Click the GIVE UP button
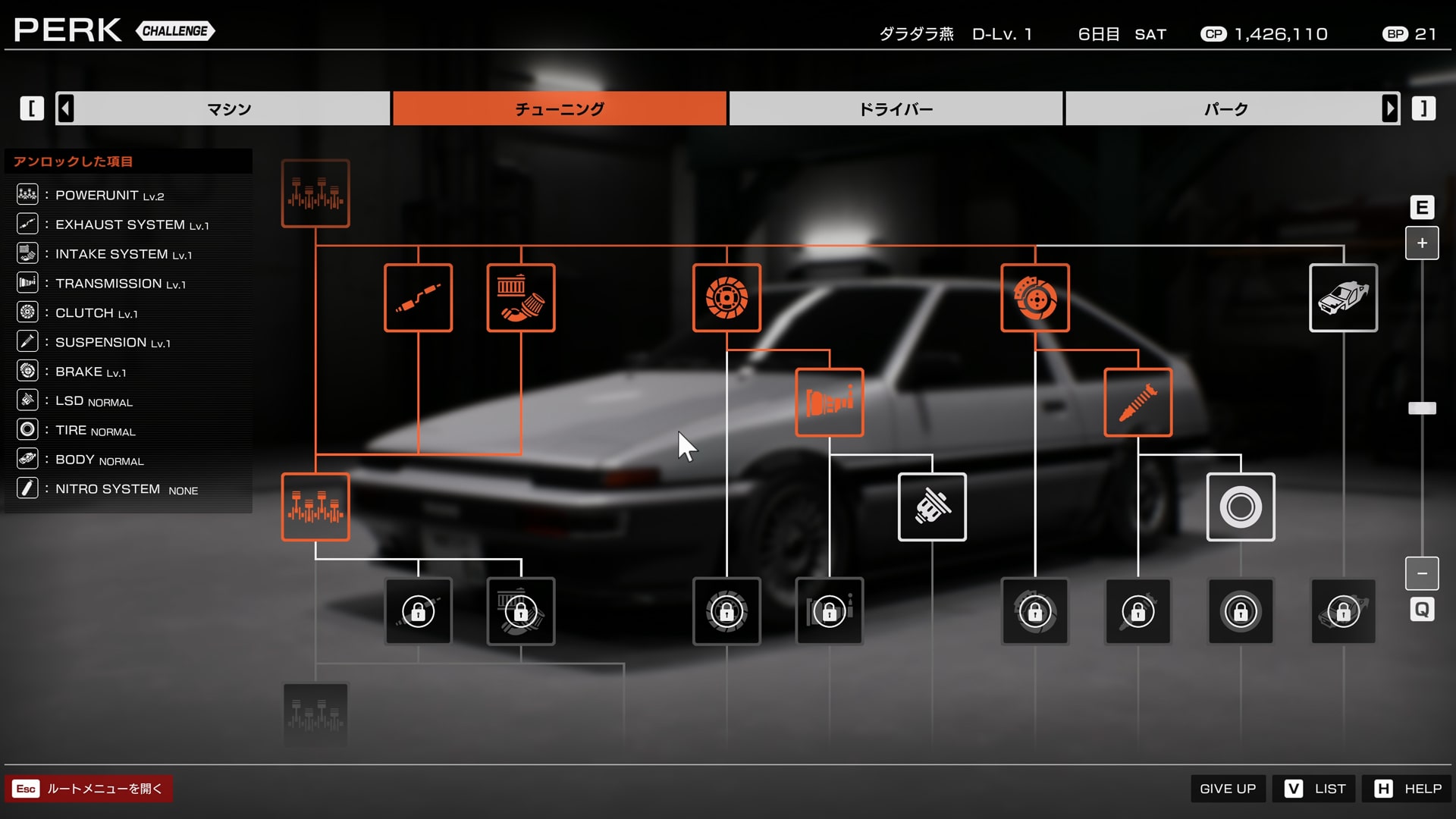1456x819 pixels. pyautogui.click(x=1228, y=789)
